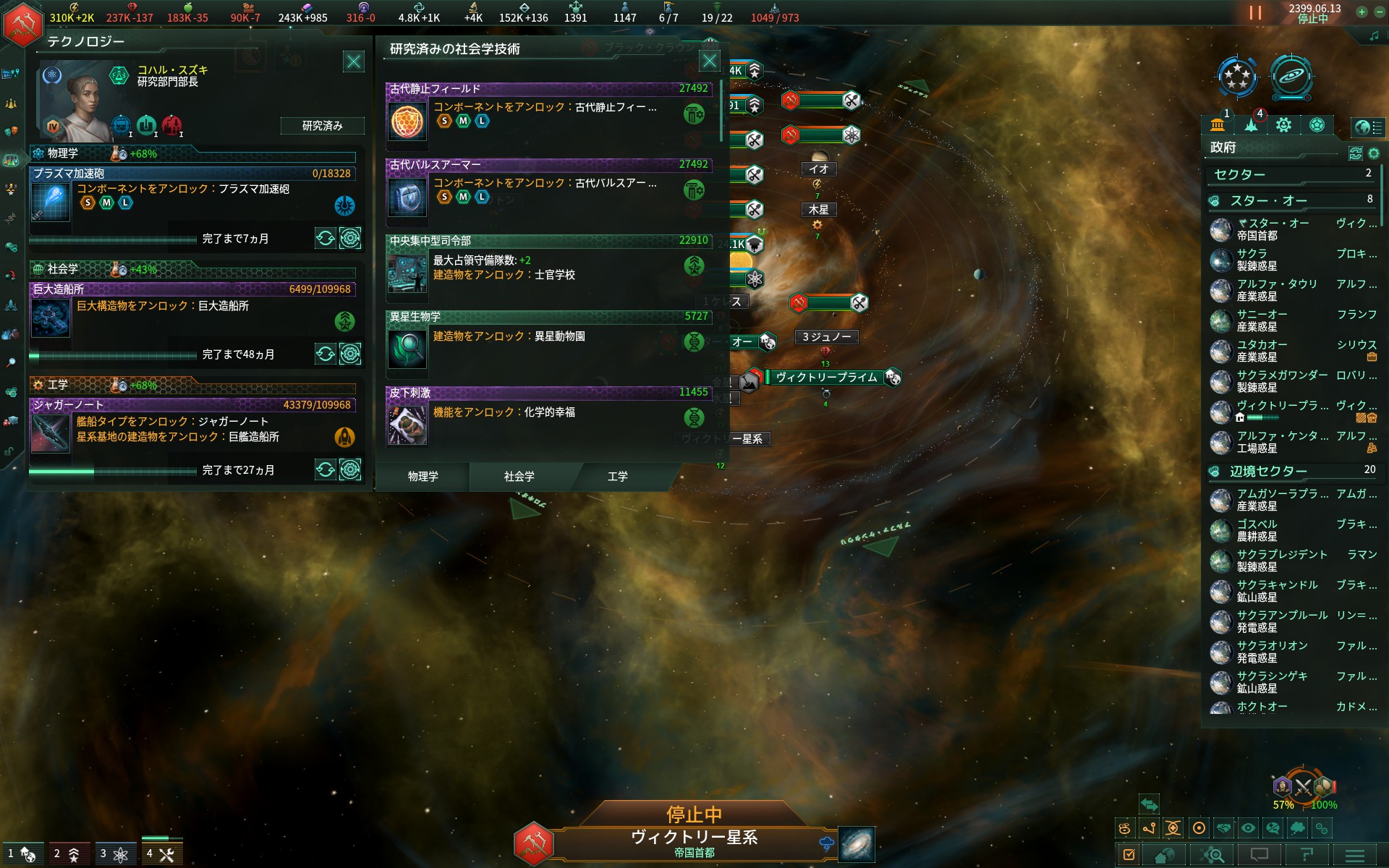This screenshot has height=868, width=1389.
Task: Select ヴィクトリープライム planet label
Action: click(826, 378)
